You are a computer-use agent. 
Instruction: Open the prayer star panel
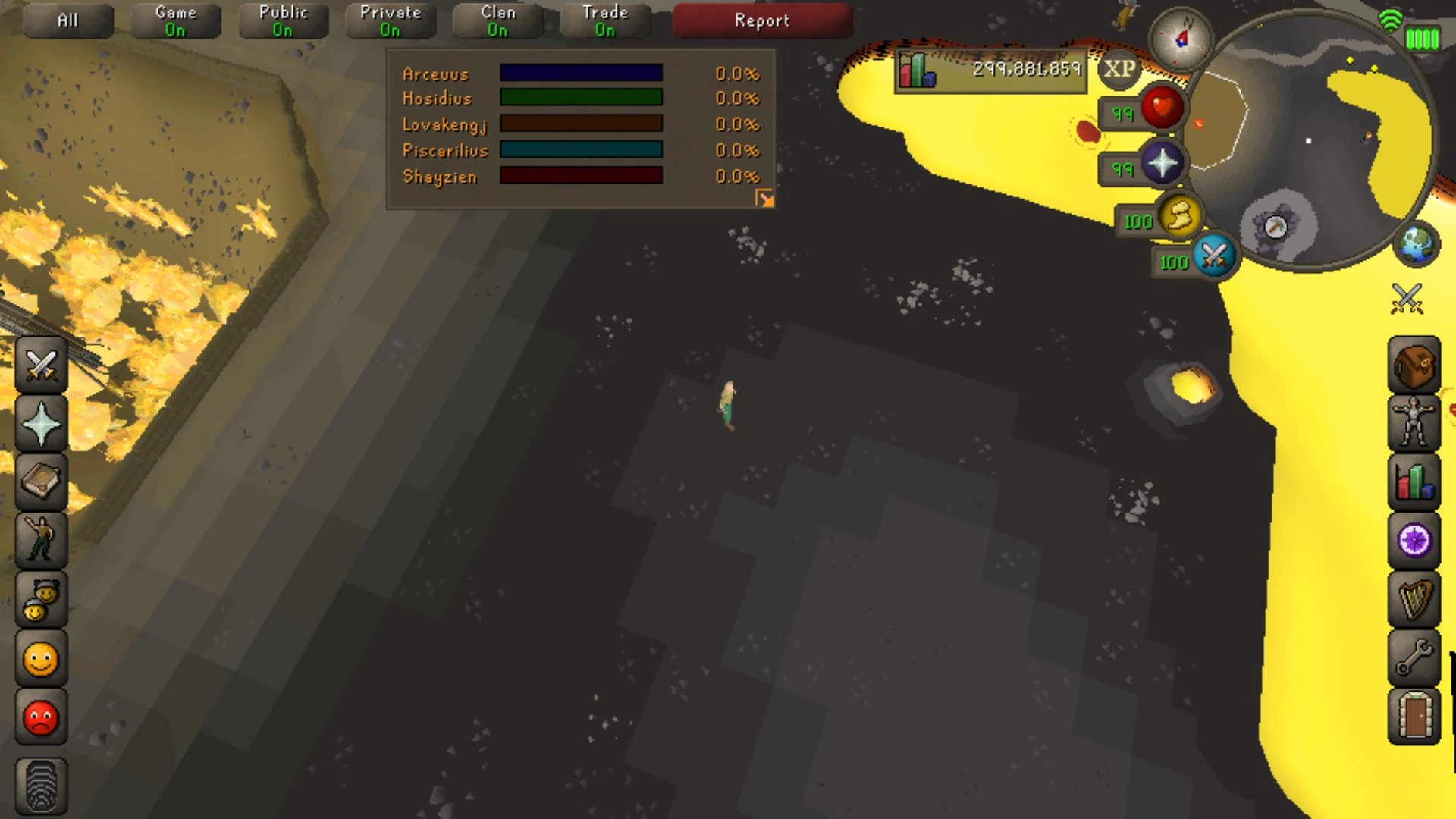coord(40,423)
